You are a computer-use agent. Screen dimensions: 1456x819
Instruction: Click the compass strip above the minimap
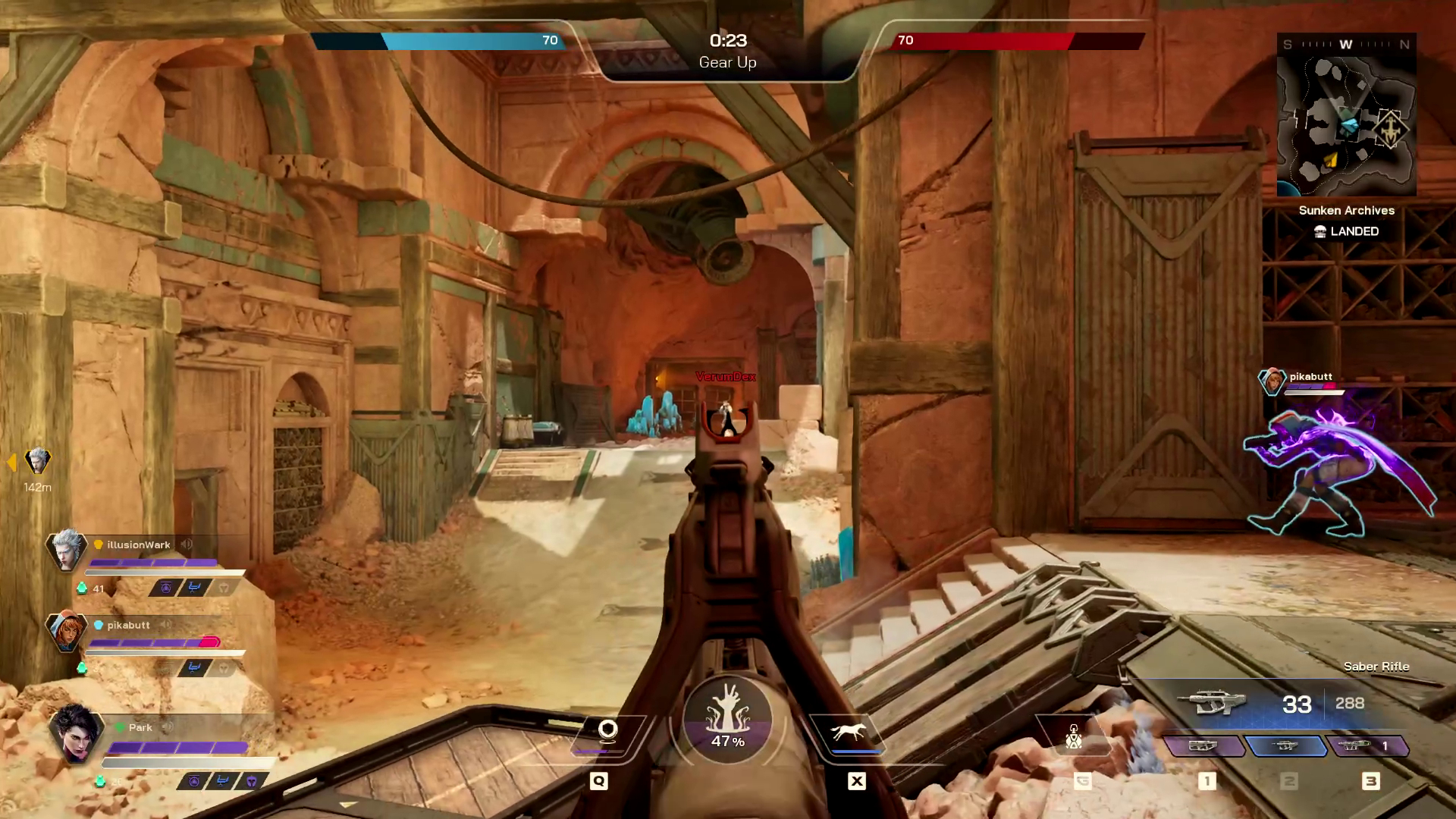[1346, 45]
